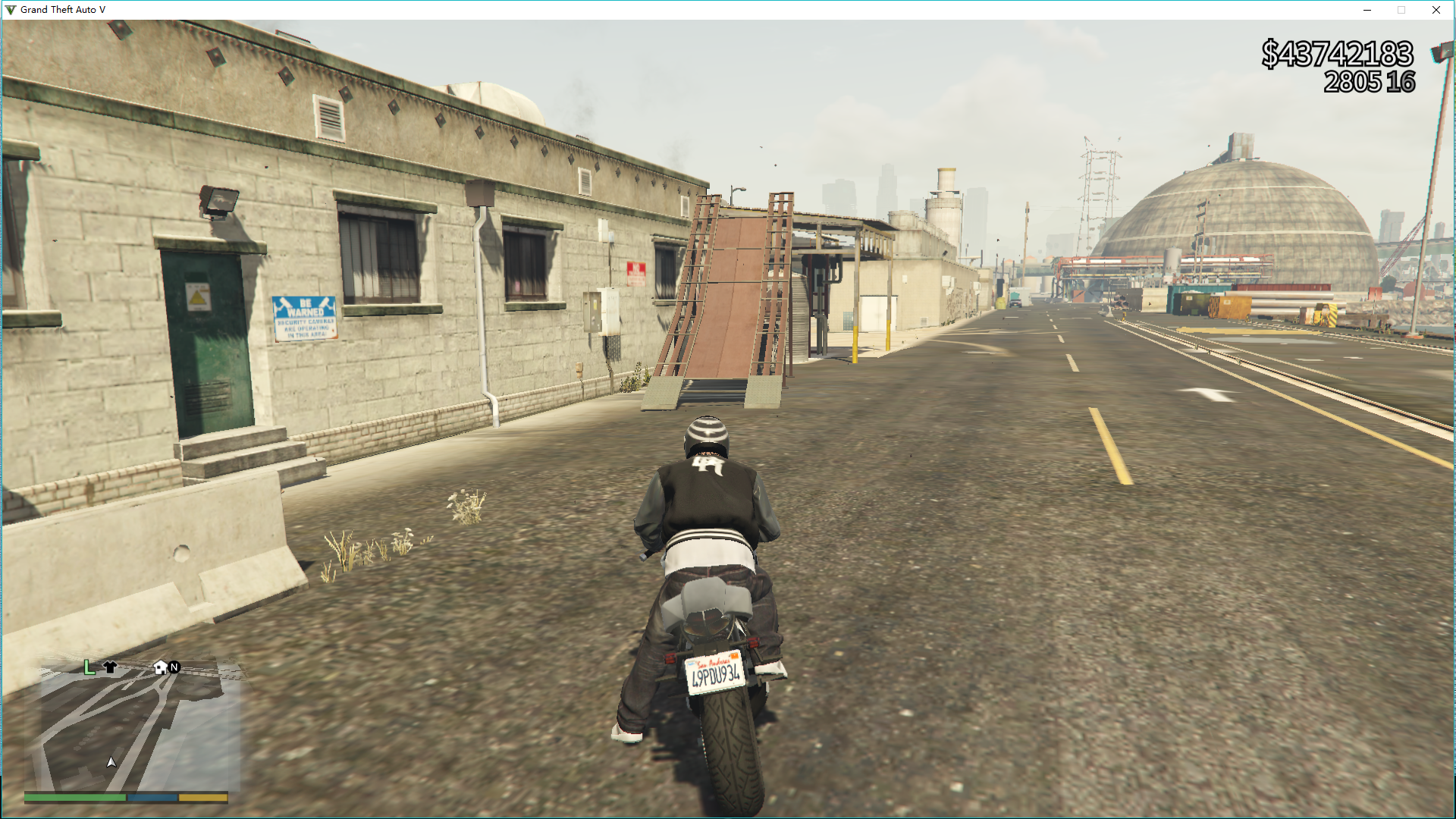1456x819 pixels.
Task: Click the north N compass marker
Action: 174,667
